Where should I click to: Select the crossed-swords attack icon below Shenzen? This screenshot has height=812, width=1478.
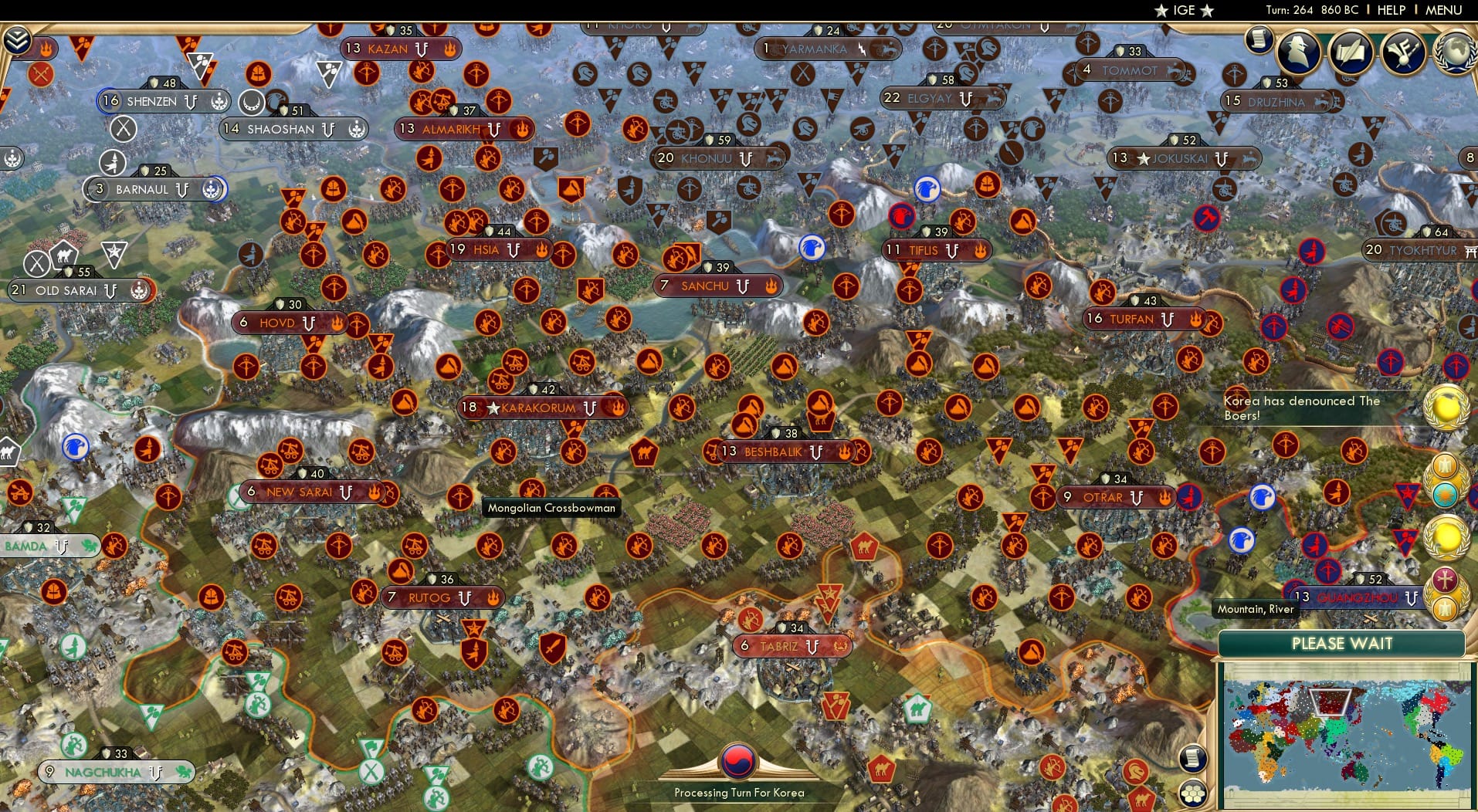click(124, 128)
